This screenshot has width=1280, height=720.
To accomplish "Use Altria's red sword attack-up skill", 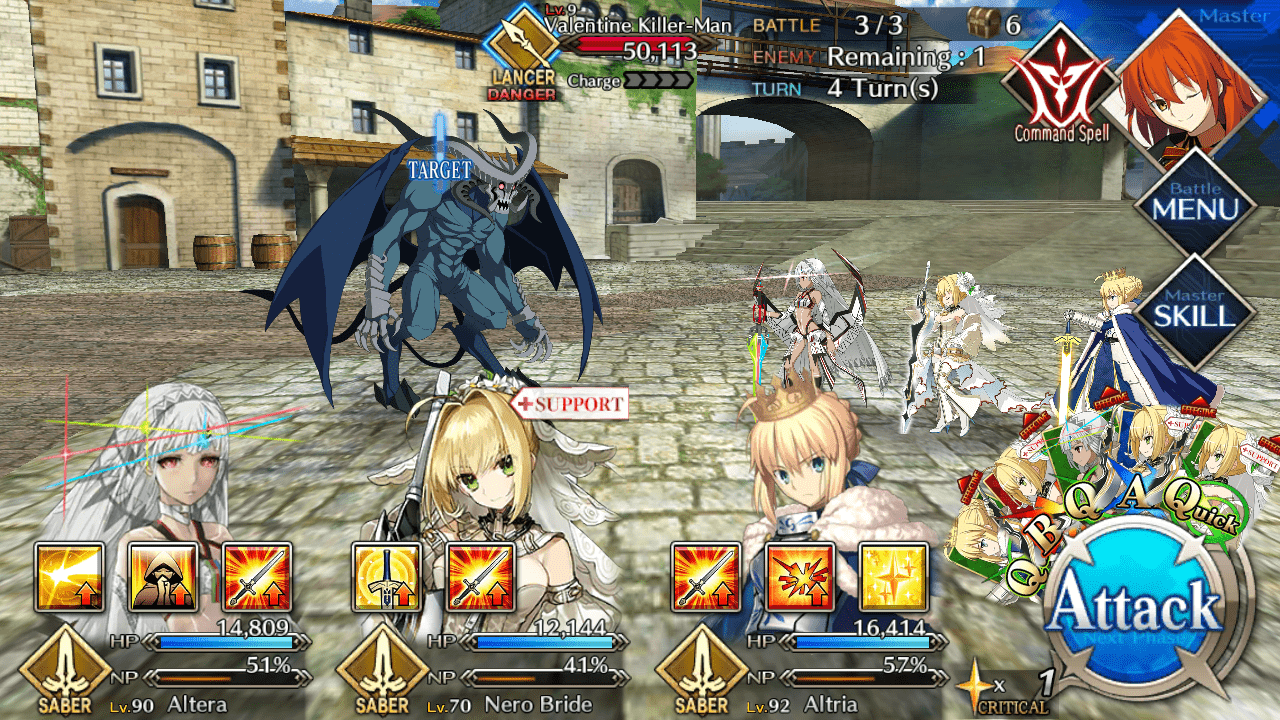I will 706,577.
